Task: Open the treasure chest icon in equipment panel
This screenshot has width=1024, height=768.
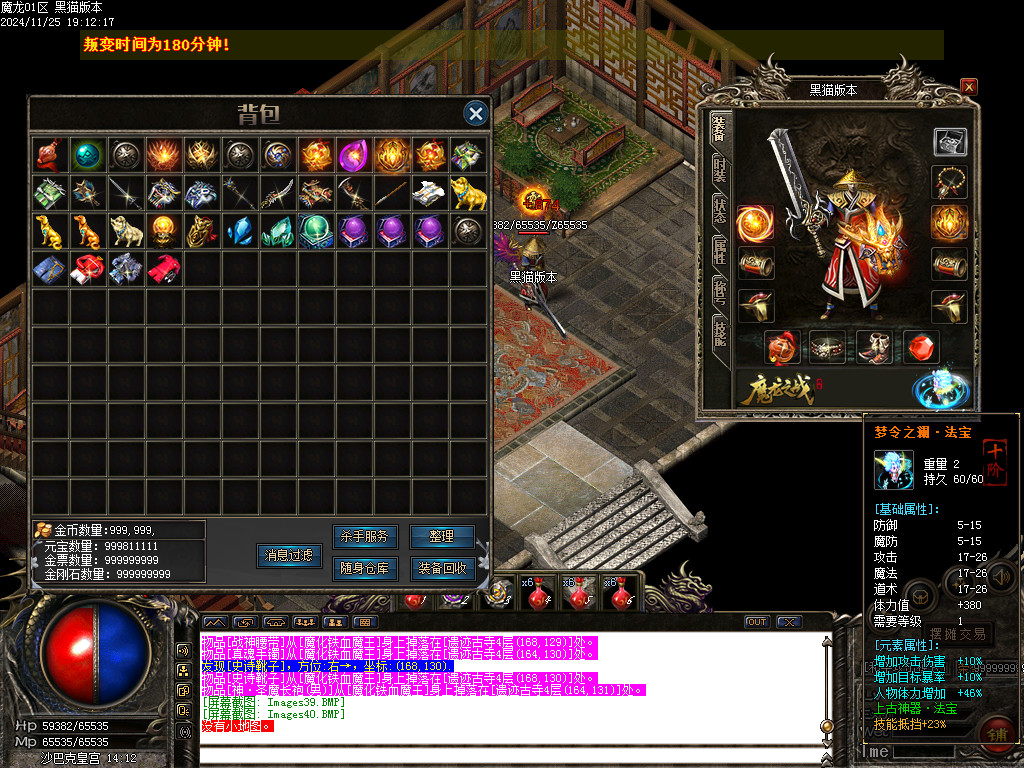Action: coord(949,142)
